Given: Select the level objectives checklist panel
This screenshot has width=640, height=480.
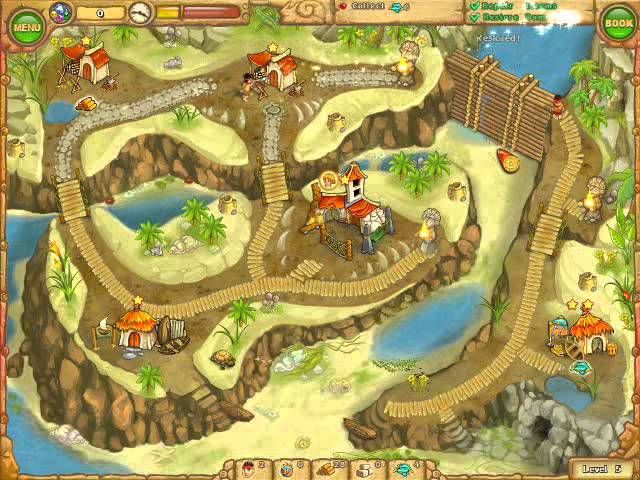Looking at the screenshot, I should tap(523, 13).
